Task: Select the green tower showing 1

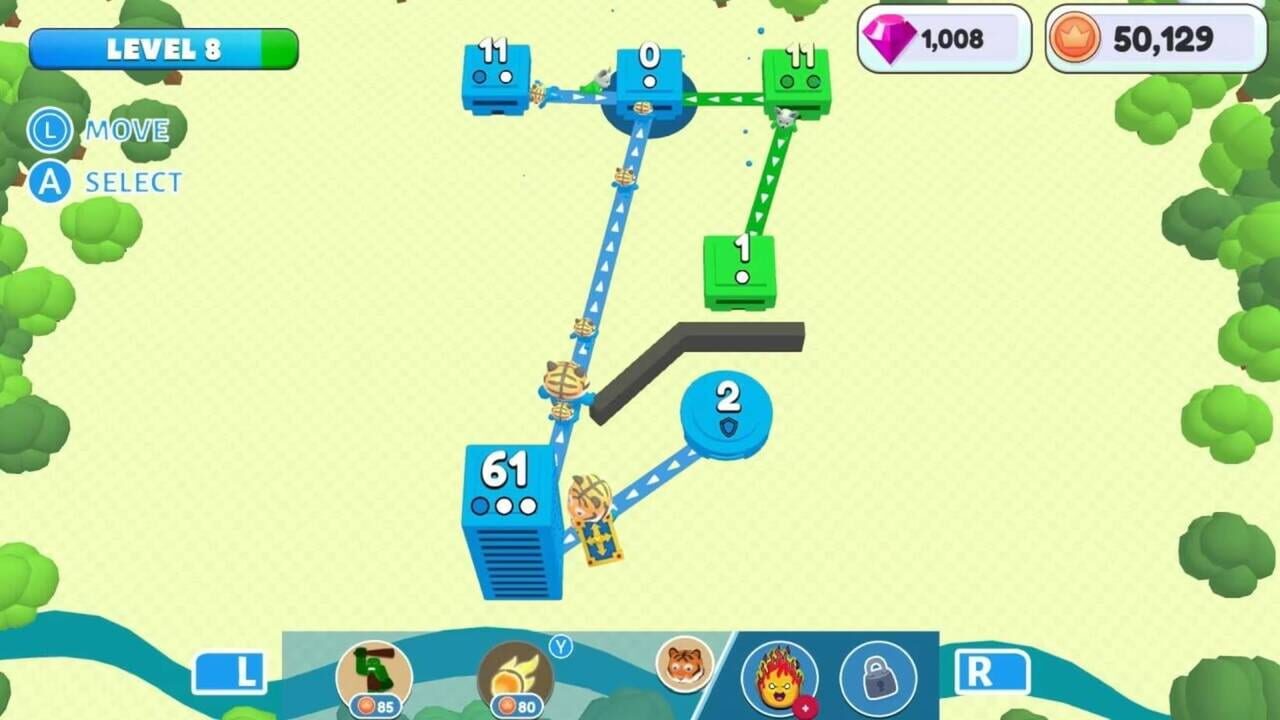Action: tap(737, 267)
